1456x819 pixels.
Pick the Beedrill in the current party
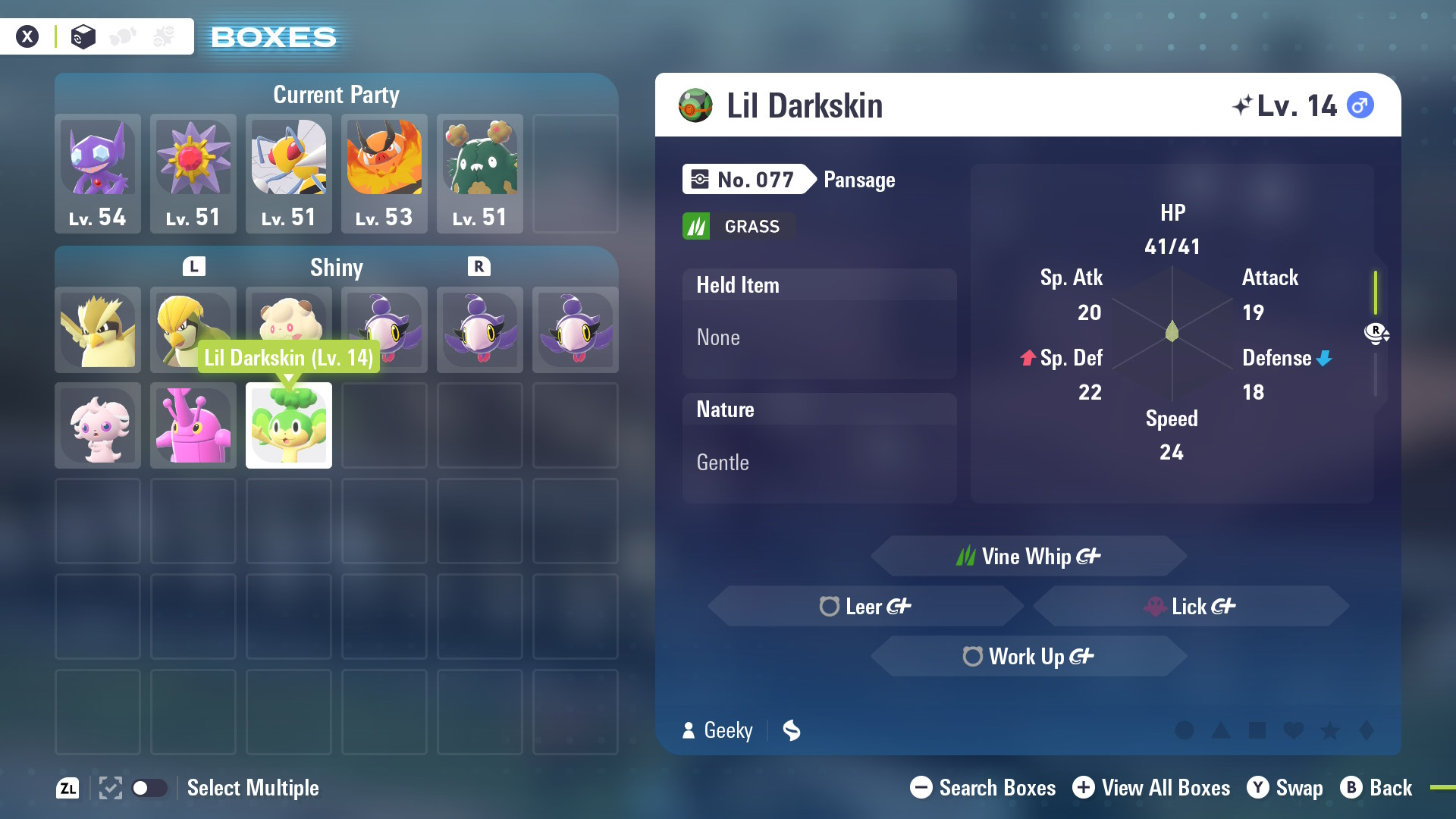coord(289,173)
